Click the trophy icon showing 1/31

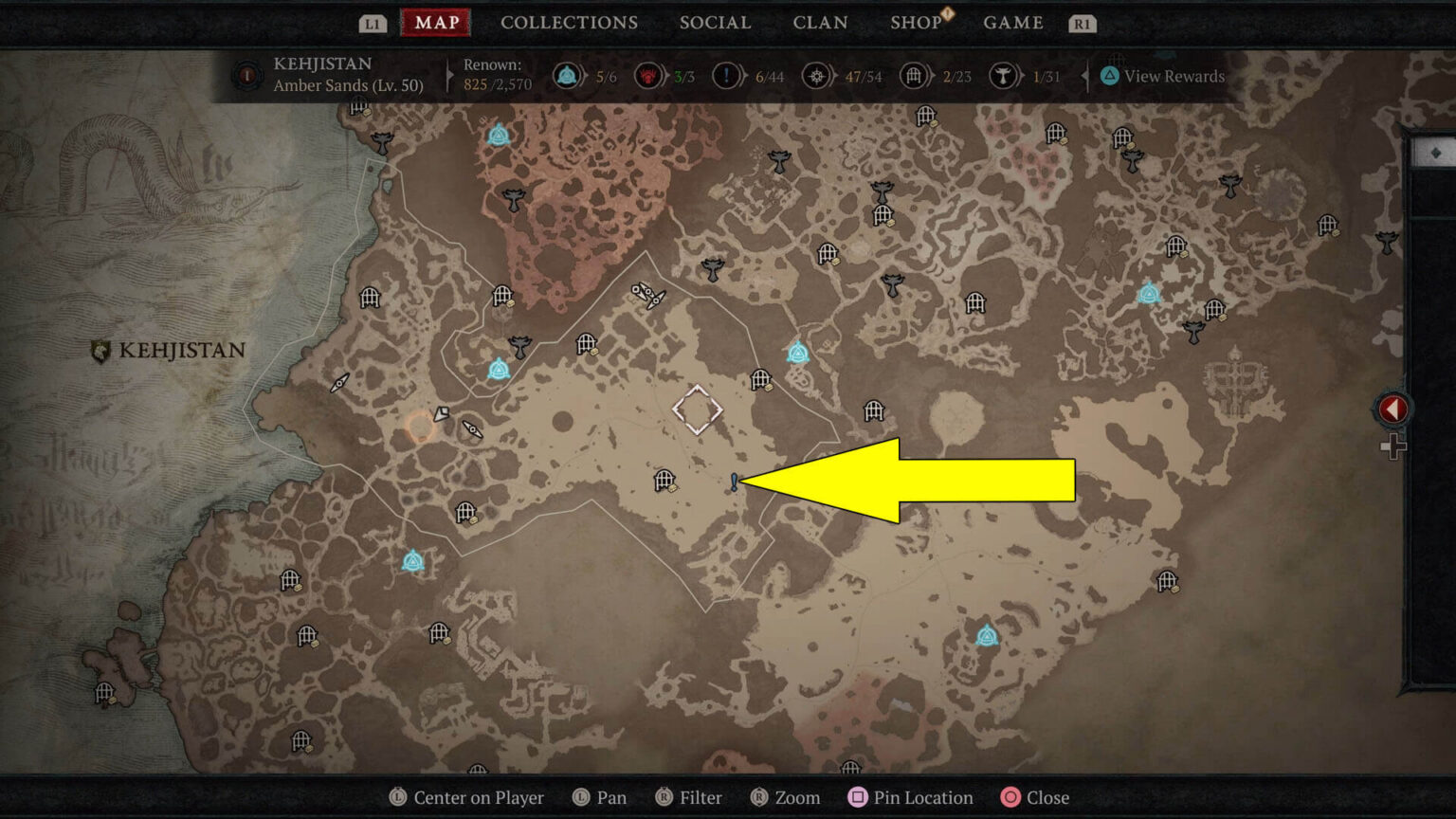click(1003, 76)
